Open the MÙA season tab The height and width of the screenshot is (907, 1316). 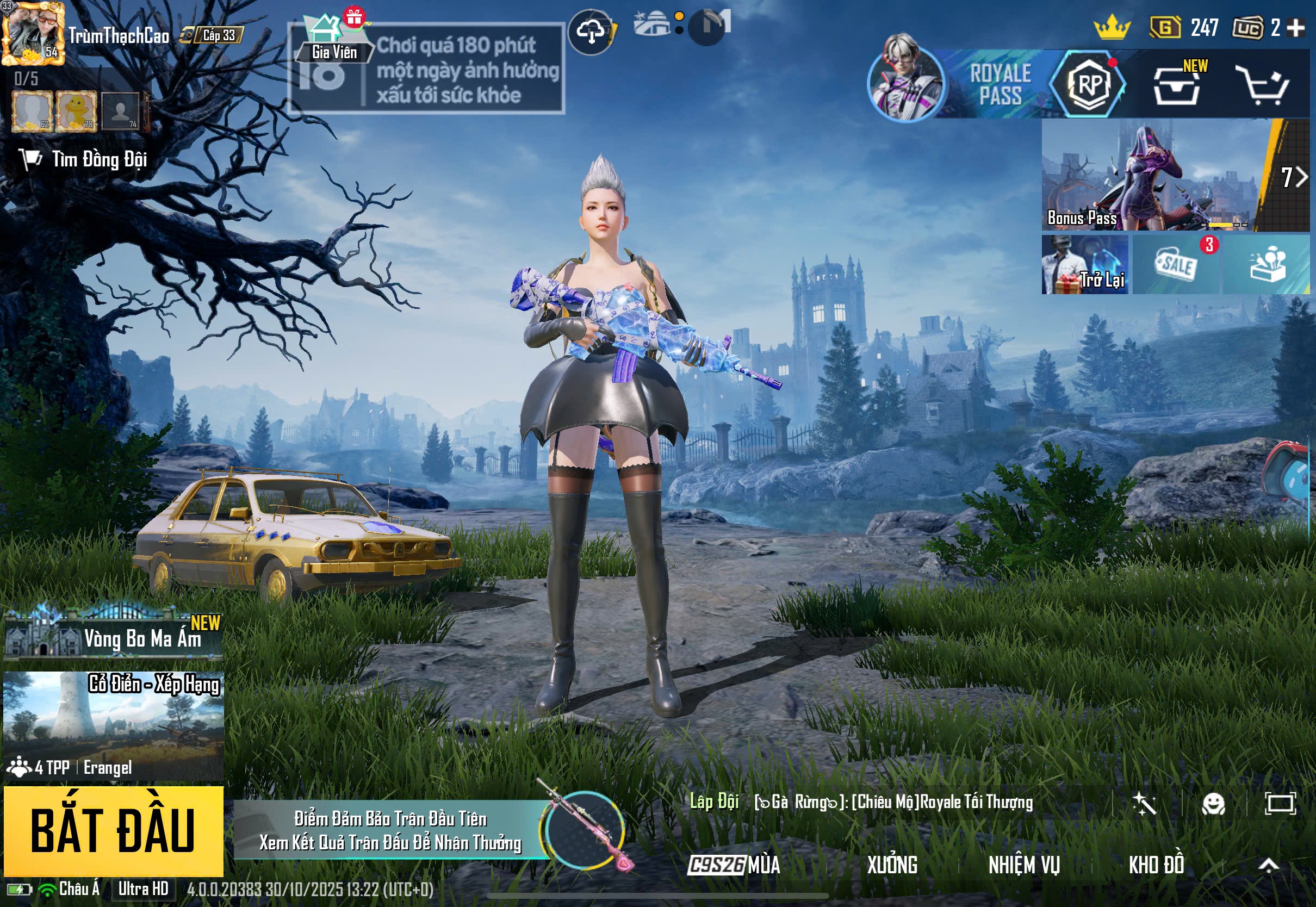pos(734,866)
